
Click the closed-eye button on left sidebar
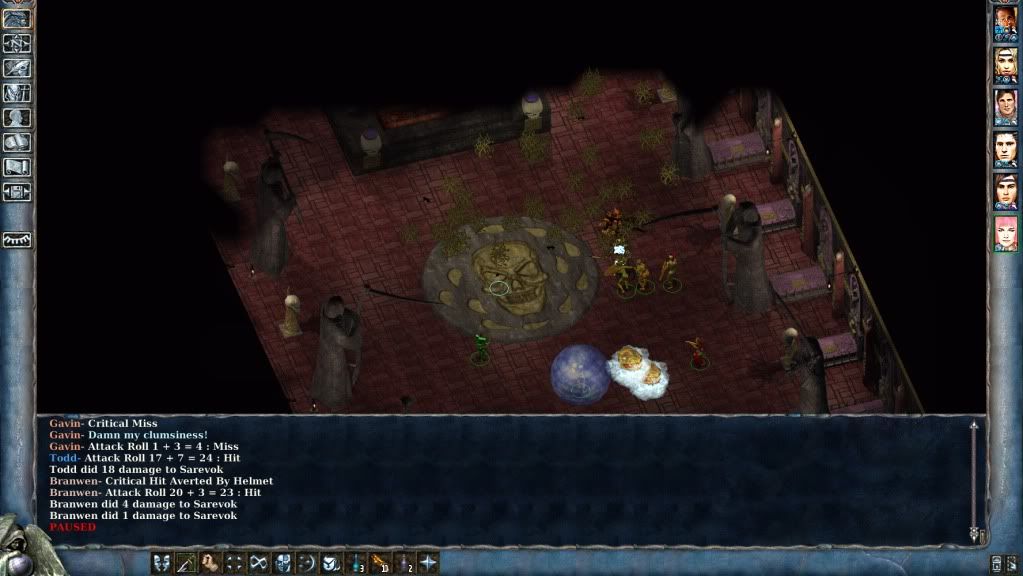(x=17, y=240)
